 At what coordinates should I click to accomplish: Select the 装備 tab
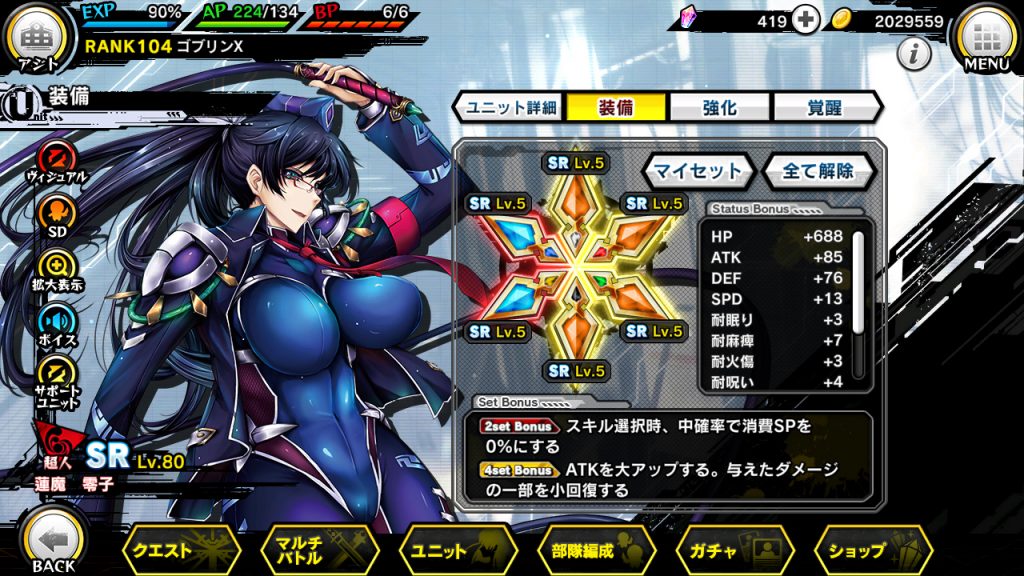616,107
